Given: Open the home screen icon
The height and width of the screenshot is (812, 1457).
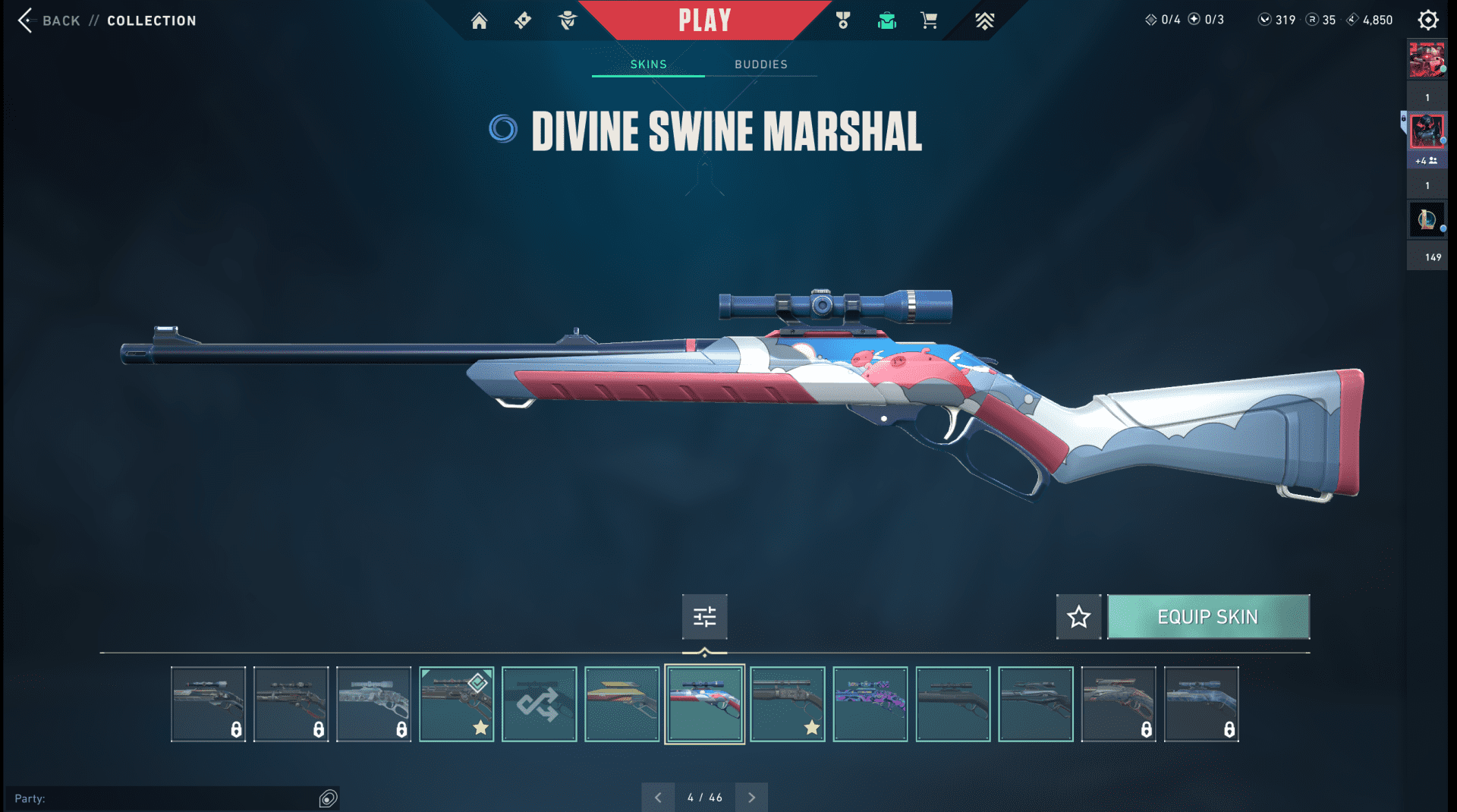Looking at the screenshot, I should pyautogui.click(x=479, y=20).
